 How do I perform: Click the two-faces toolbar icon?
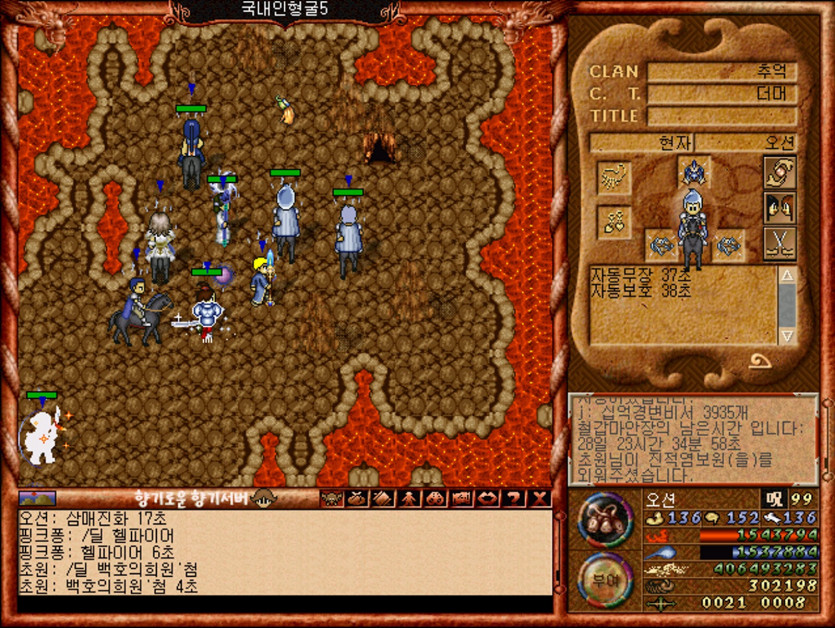[435, 498]
